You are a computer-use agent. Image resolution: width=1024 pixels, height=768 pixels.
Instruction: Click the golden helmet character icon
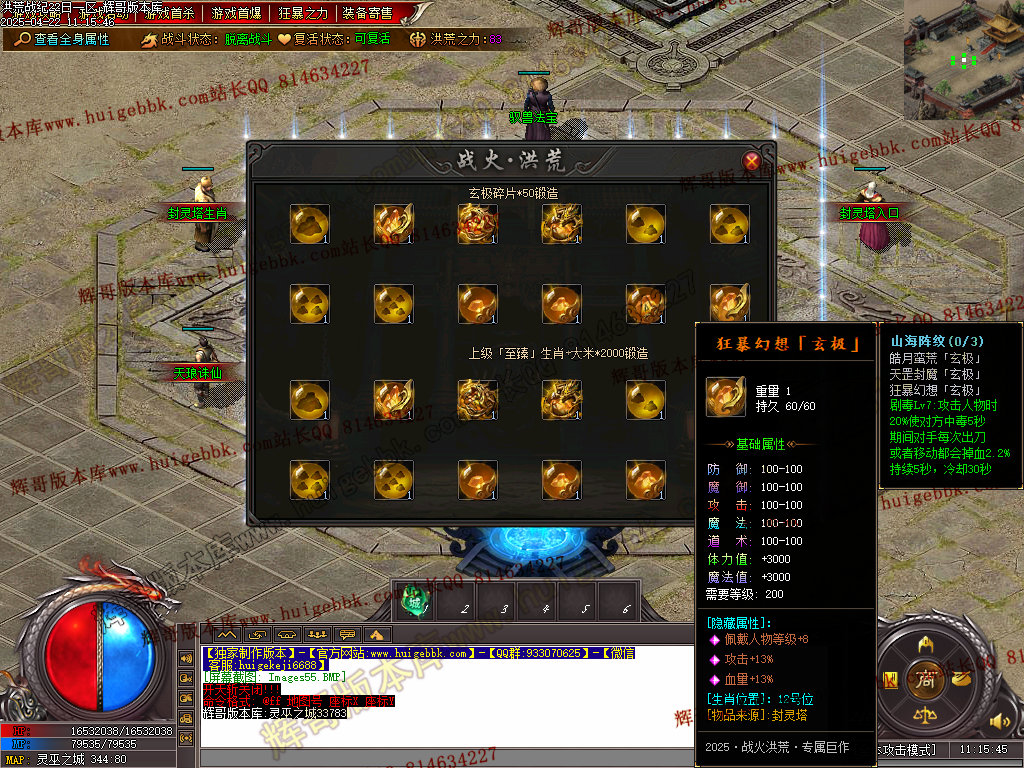[927, 643]
